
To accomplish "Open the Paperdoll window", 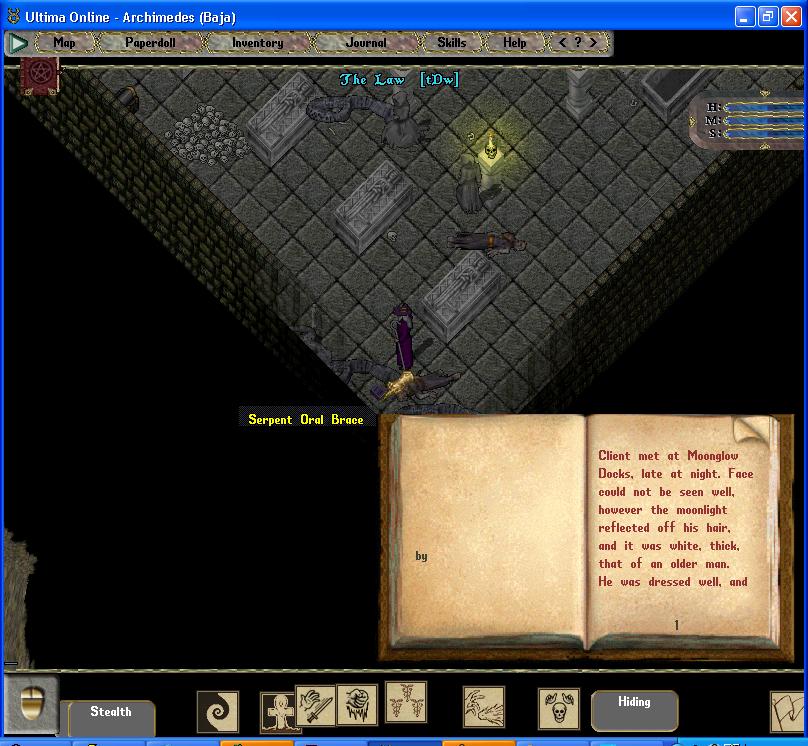I will coord(150,43).
